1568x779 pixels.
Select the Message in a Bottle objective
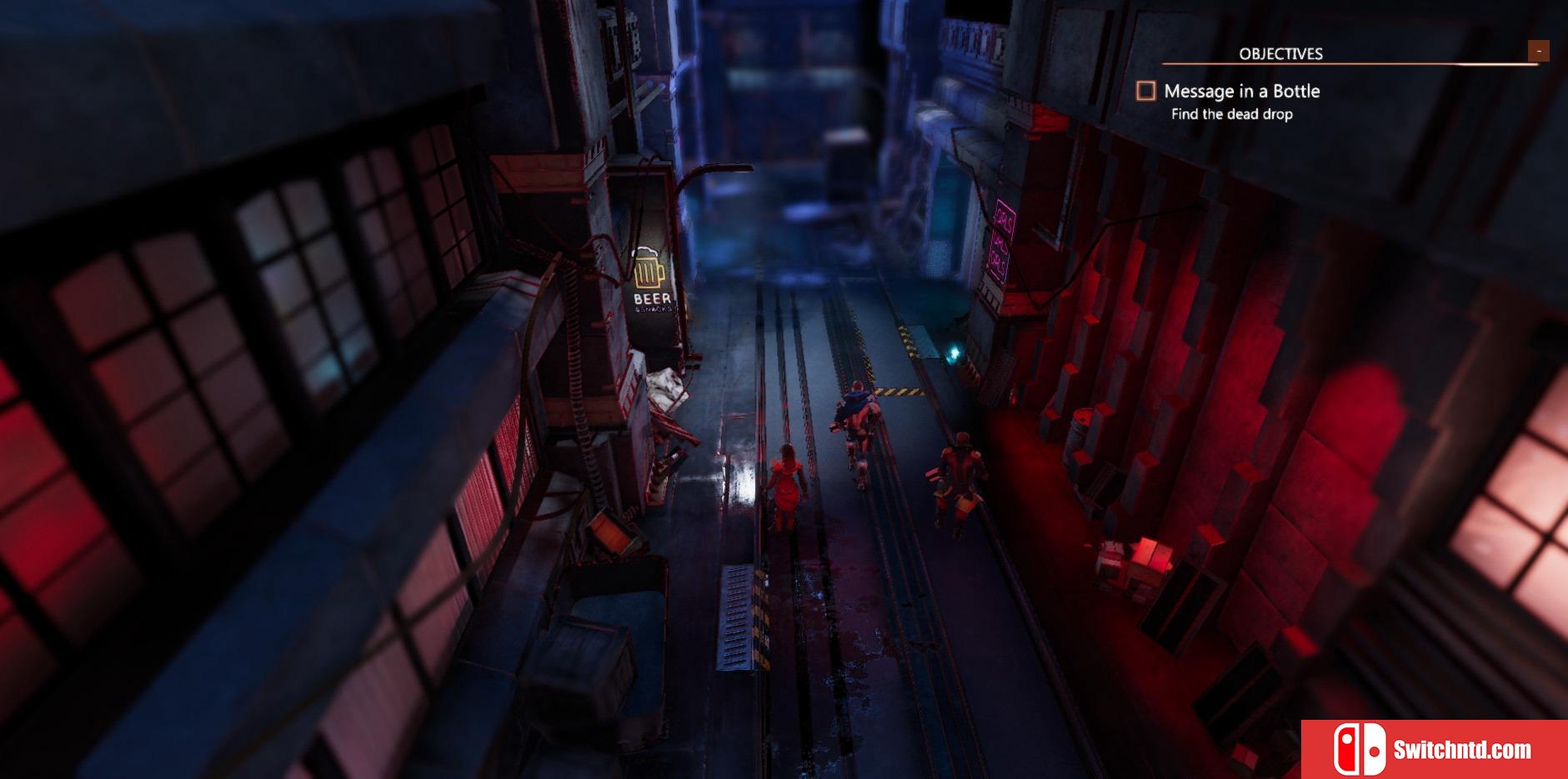(1241, 91)
